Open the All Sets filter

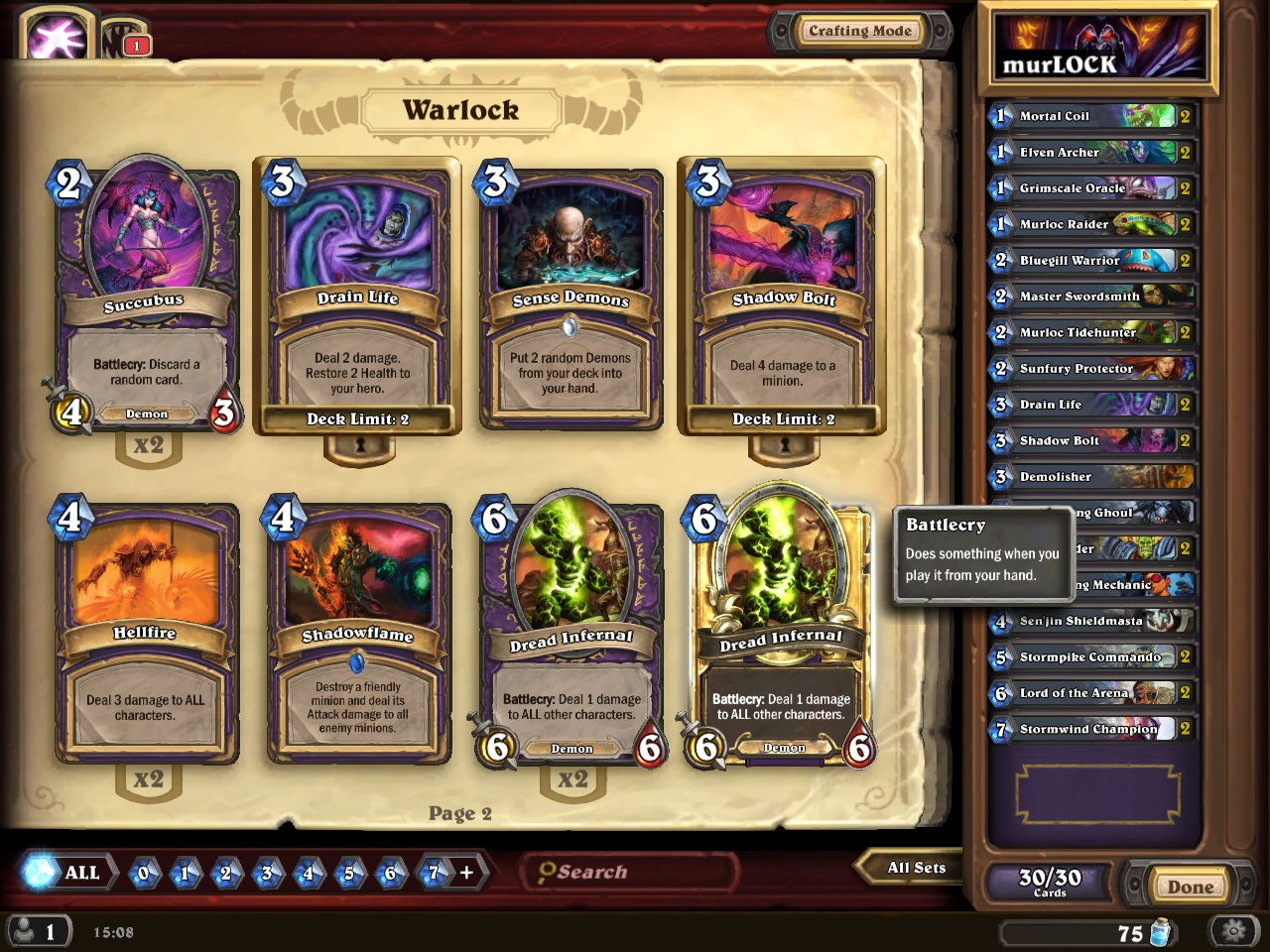point(915,868)
